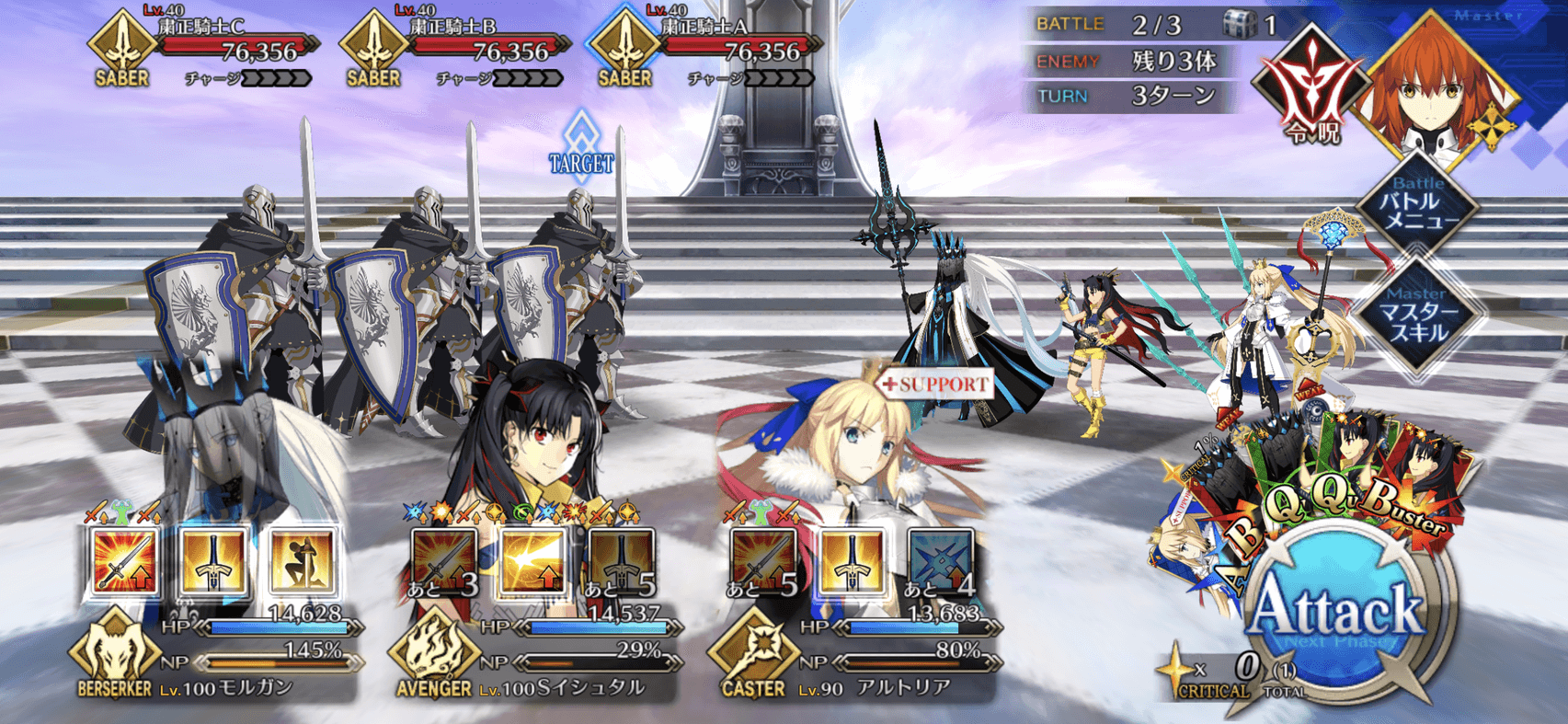
Task: Use S-Ishtar's glowing yellow arrow skill
Action: coord(533,561)
